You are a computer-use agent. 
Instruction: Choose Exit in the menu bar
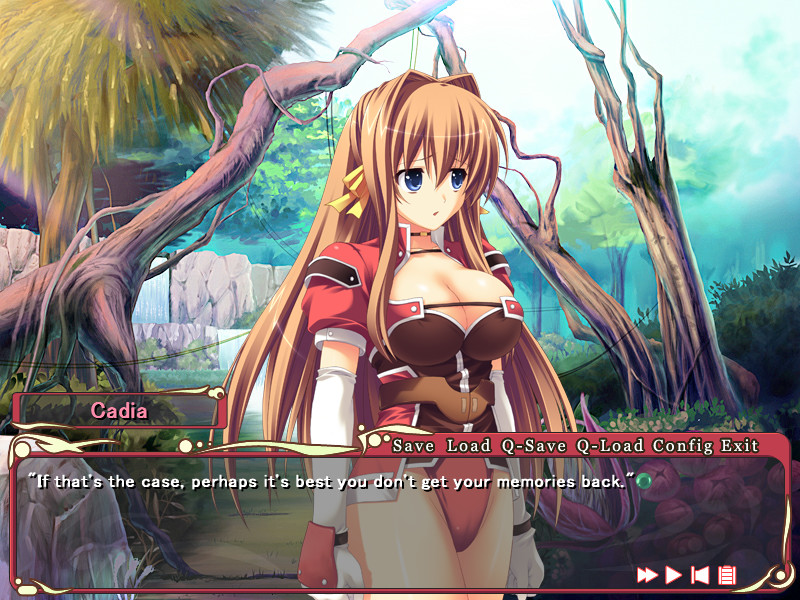[741, 446]
